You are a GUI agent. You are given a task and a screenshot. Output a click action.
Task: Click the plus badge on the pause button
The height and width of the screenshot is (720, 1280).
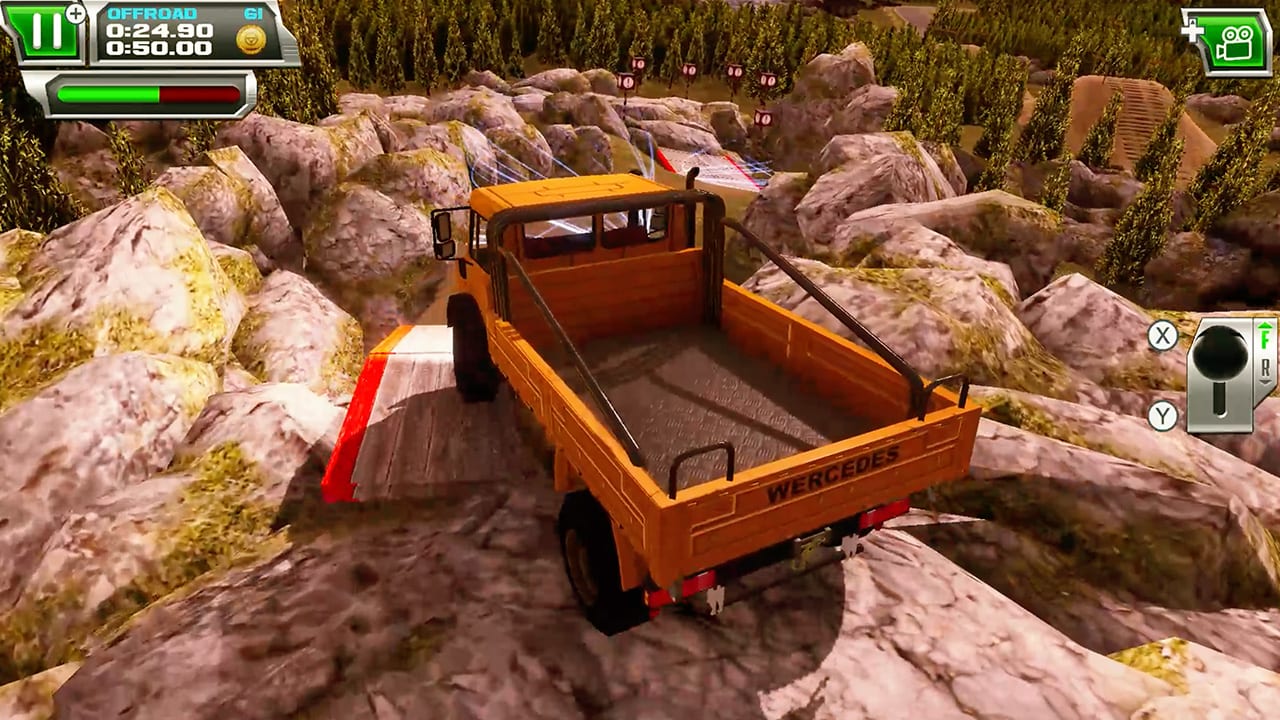tap(75, 12)
